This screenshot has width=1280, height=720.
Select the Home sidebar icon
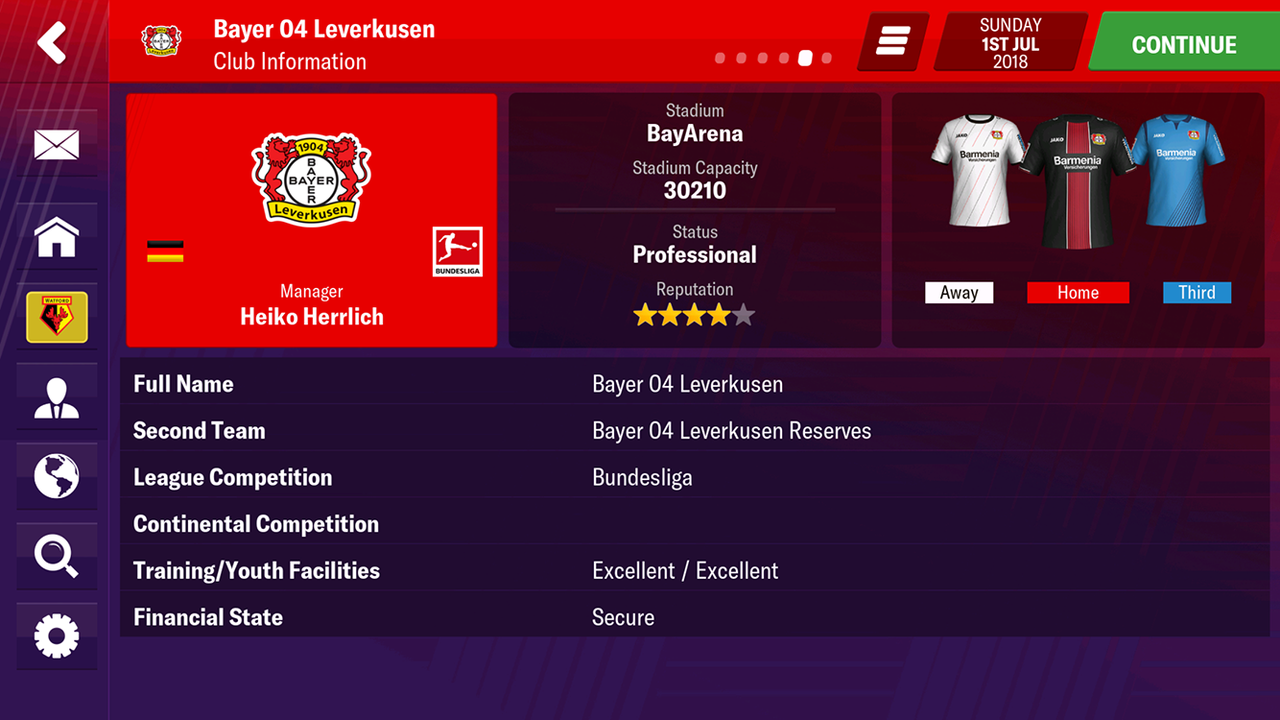(x=57, y=237)
